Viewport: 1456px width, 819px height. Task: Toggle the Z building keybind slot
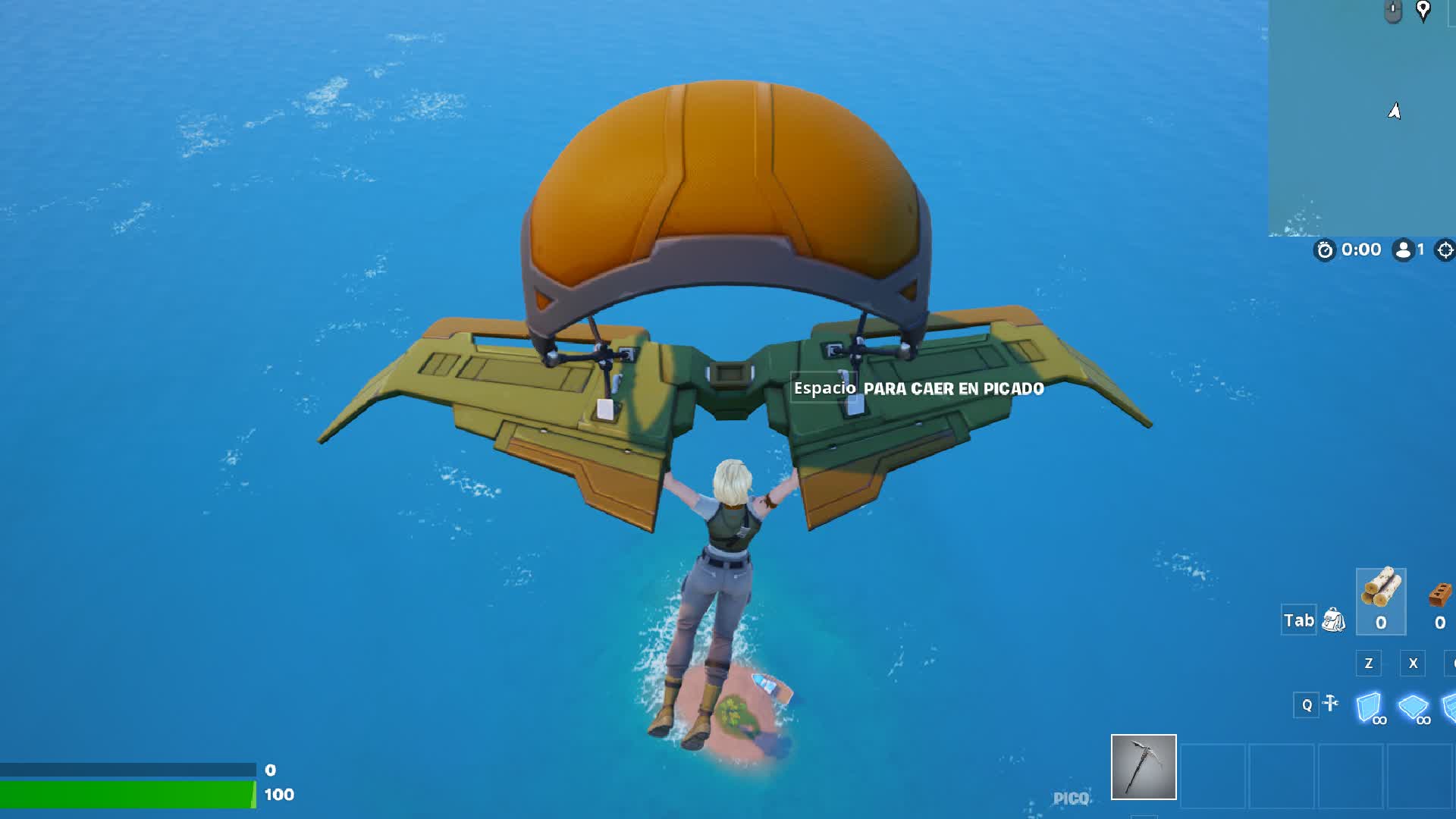coord(1369,663)
